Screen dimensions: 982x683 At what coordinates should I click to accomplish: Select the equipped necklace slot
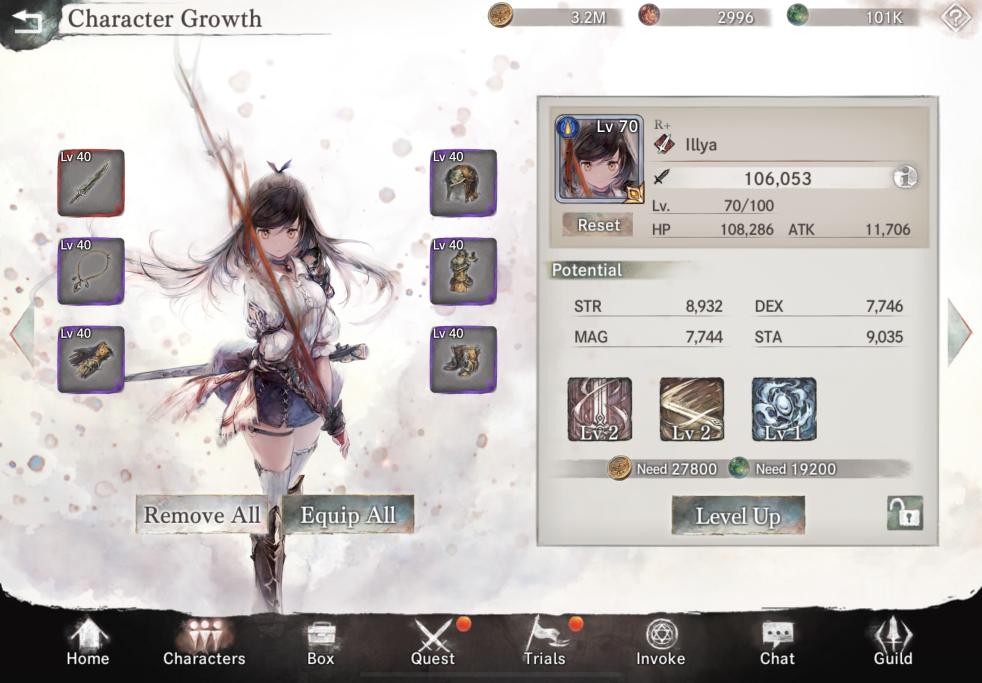tap(91, 271)
